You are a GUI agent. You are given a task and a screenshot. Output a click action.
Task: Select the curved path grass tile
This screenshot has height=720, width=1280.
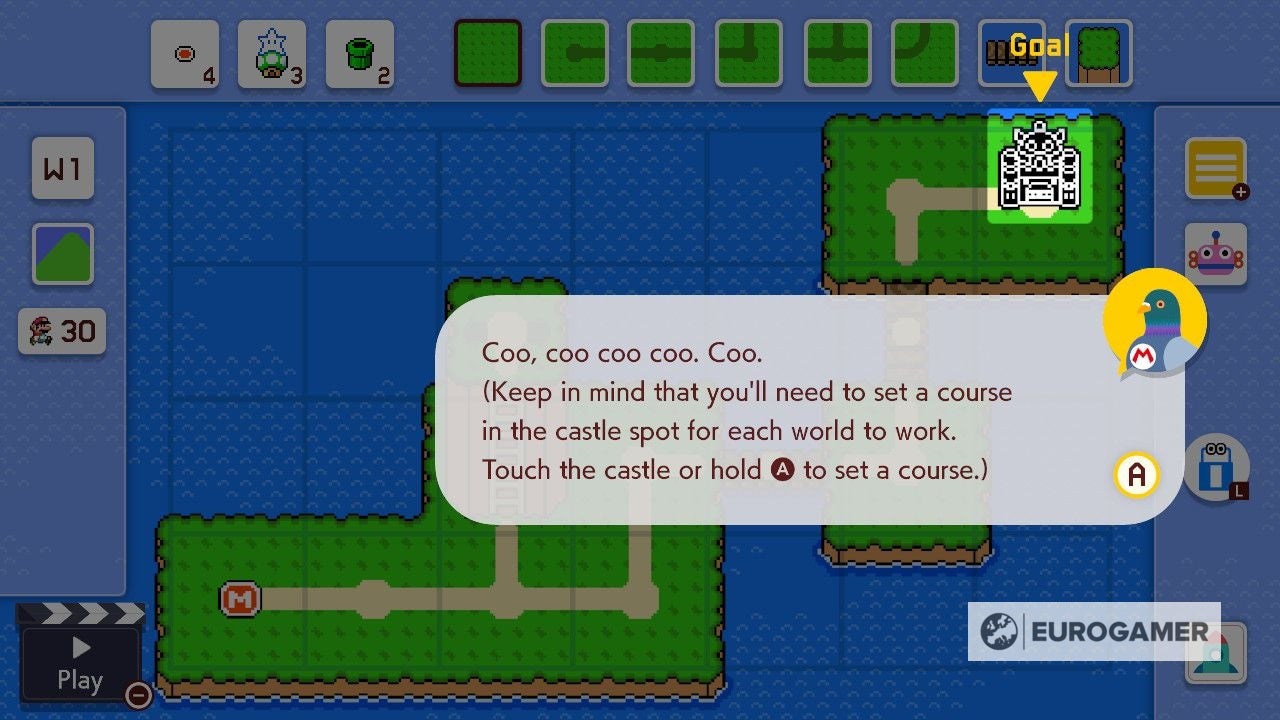925,54
